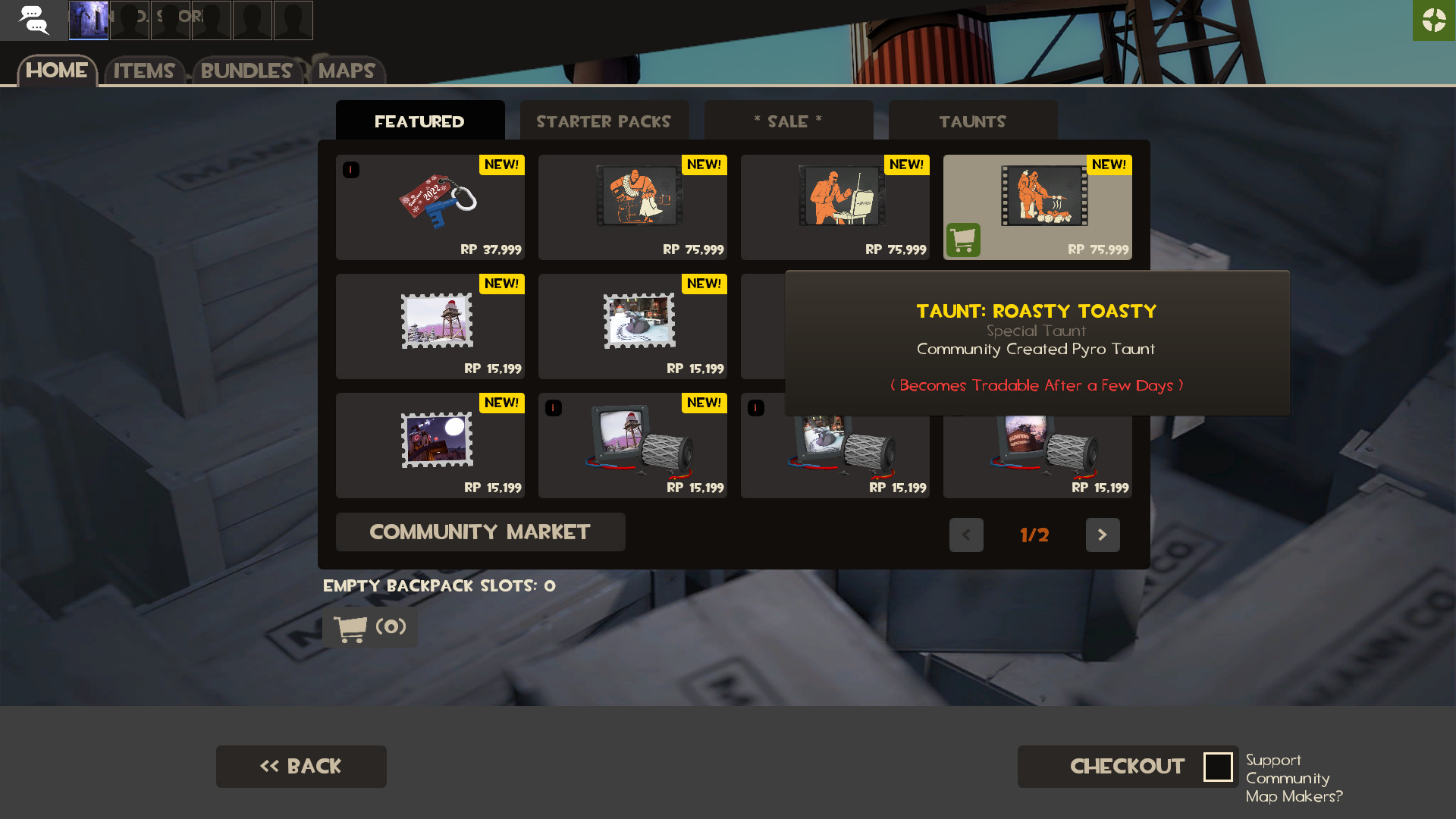
Task: Switch to the ITEMS tab
Action: [144, 71]
